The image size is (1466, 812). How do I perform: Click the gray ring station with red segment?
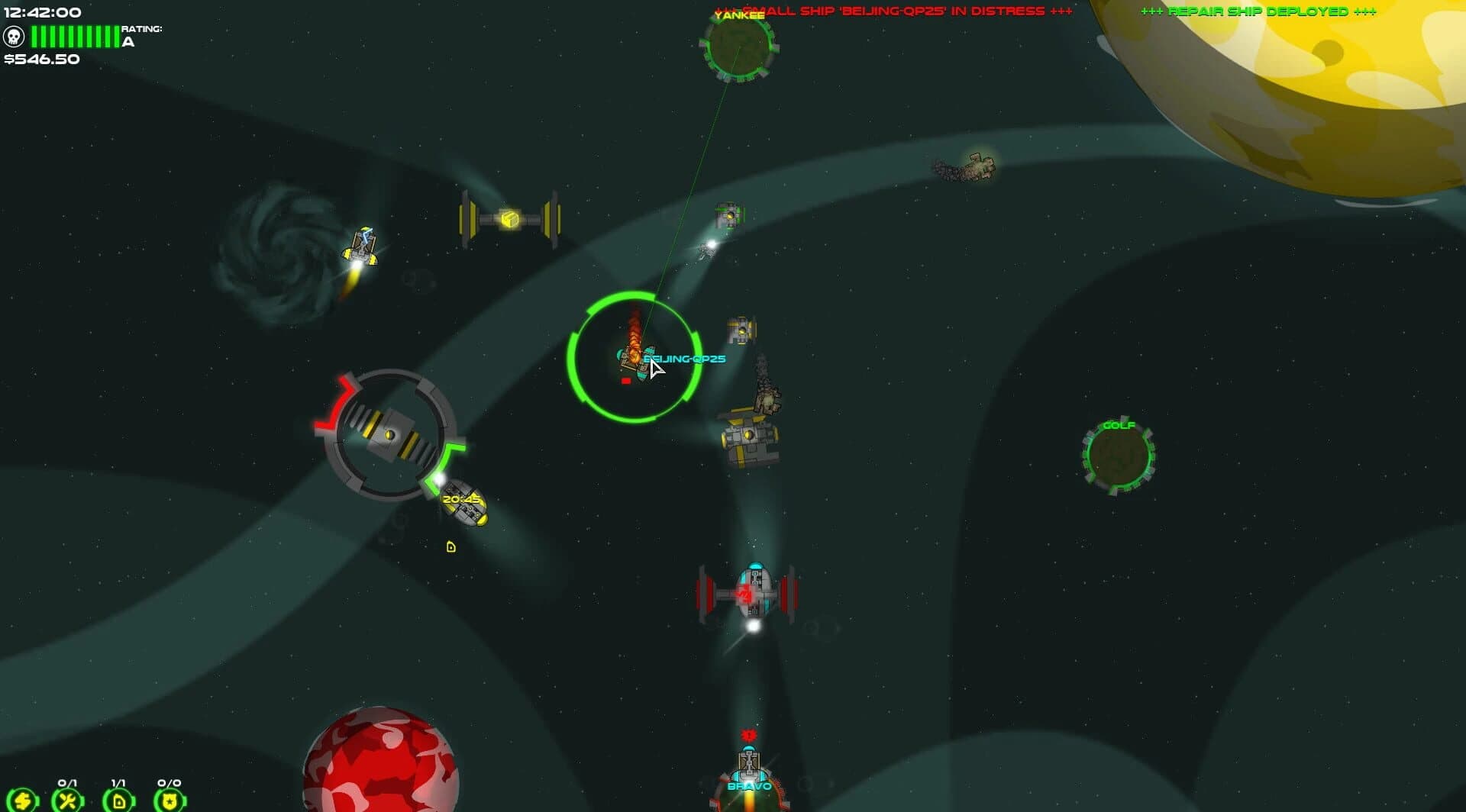(391, 433)
